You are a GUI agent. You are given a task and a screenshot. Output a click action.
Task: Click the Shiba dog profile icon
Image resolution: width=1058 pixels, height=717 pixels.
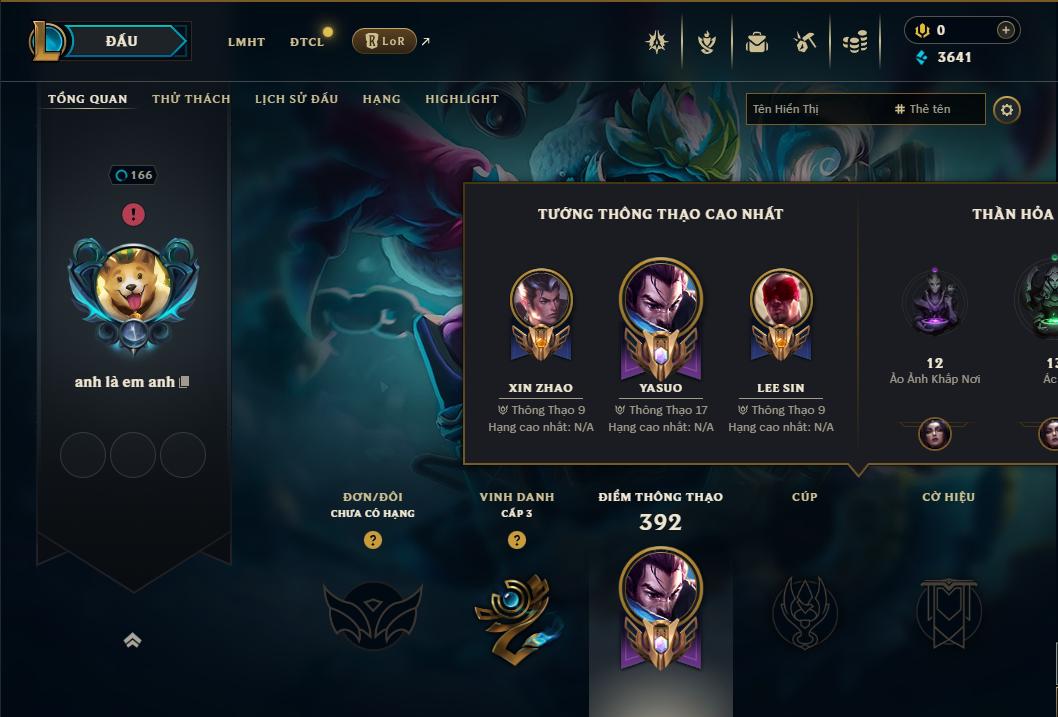133,287
